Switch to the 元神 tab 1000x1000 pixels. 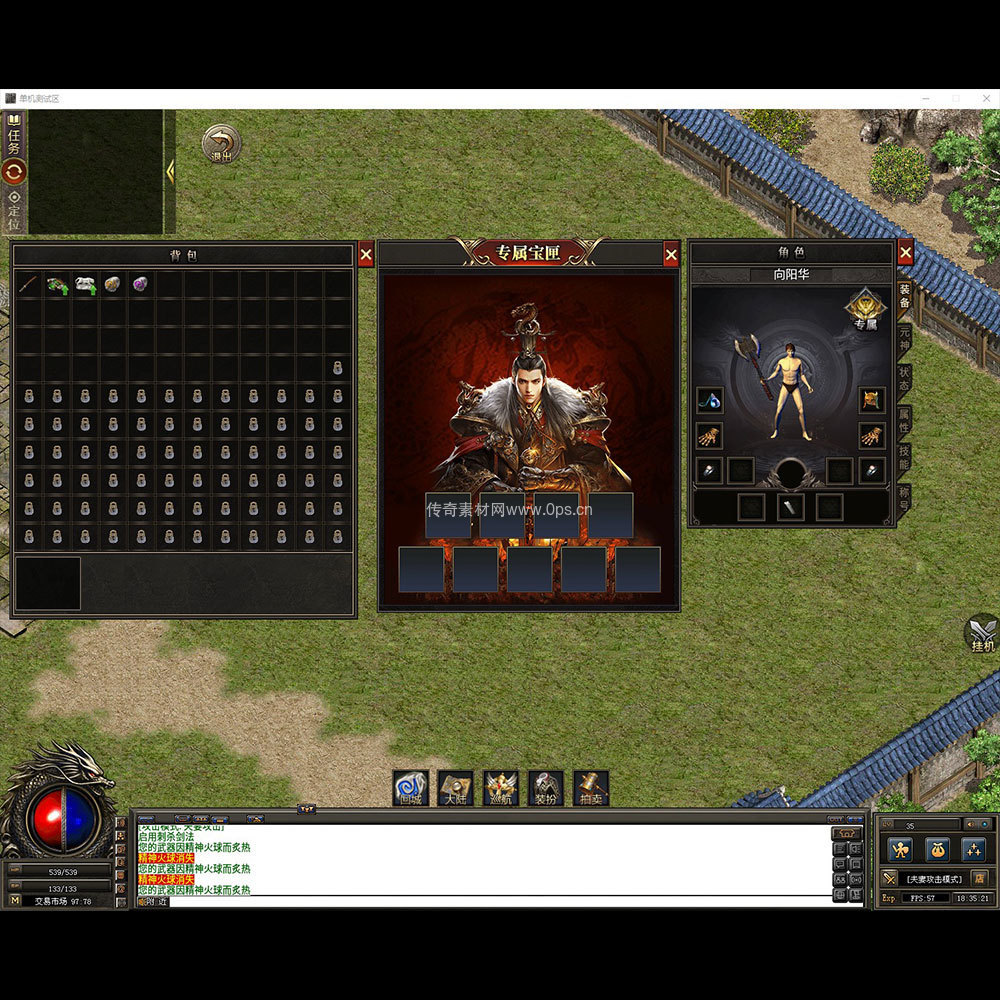click(904, 337)
